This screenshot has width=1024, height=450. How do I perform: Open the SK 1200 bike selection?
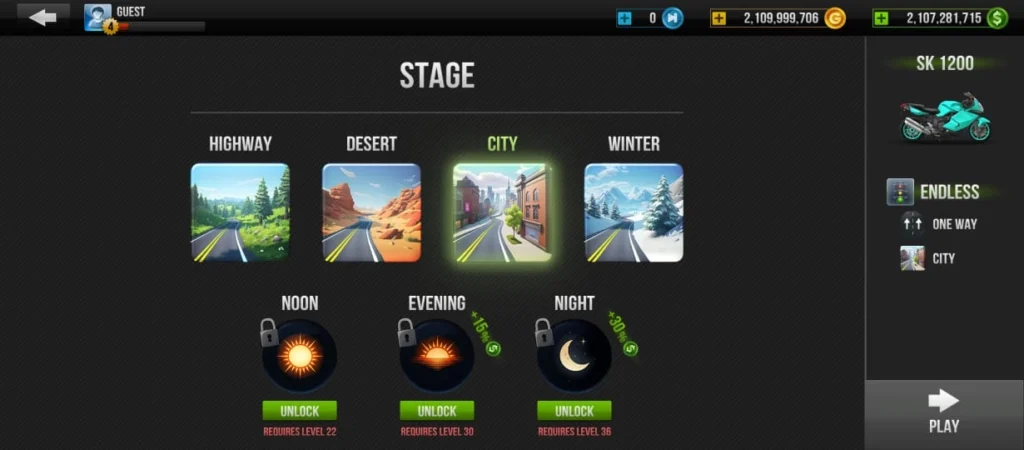coord(944,115)
